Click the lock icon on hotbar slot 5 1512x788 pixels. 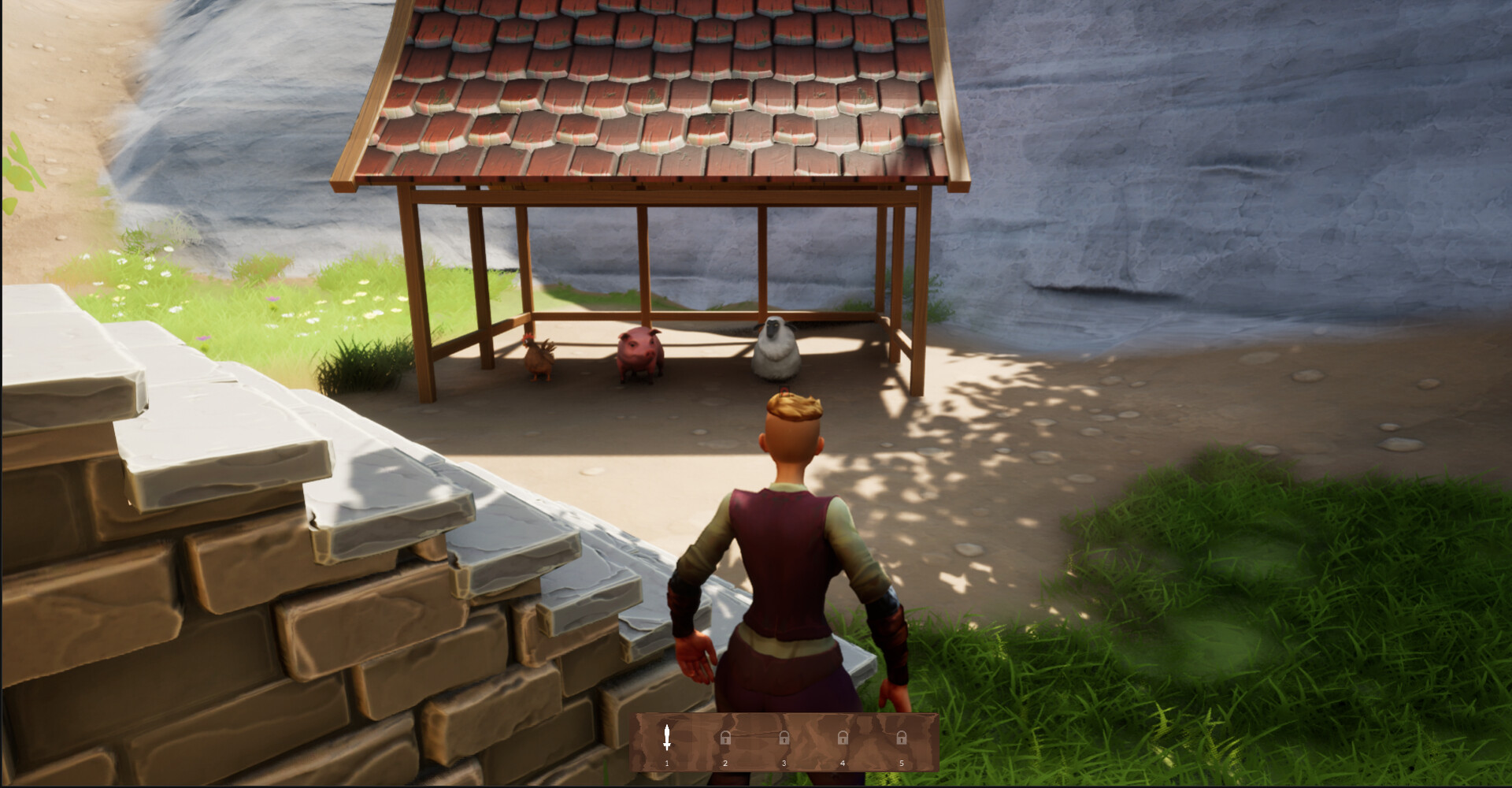pyautogui.click(x=902, y=739)
